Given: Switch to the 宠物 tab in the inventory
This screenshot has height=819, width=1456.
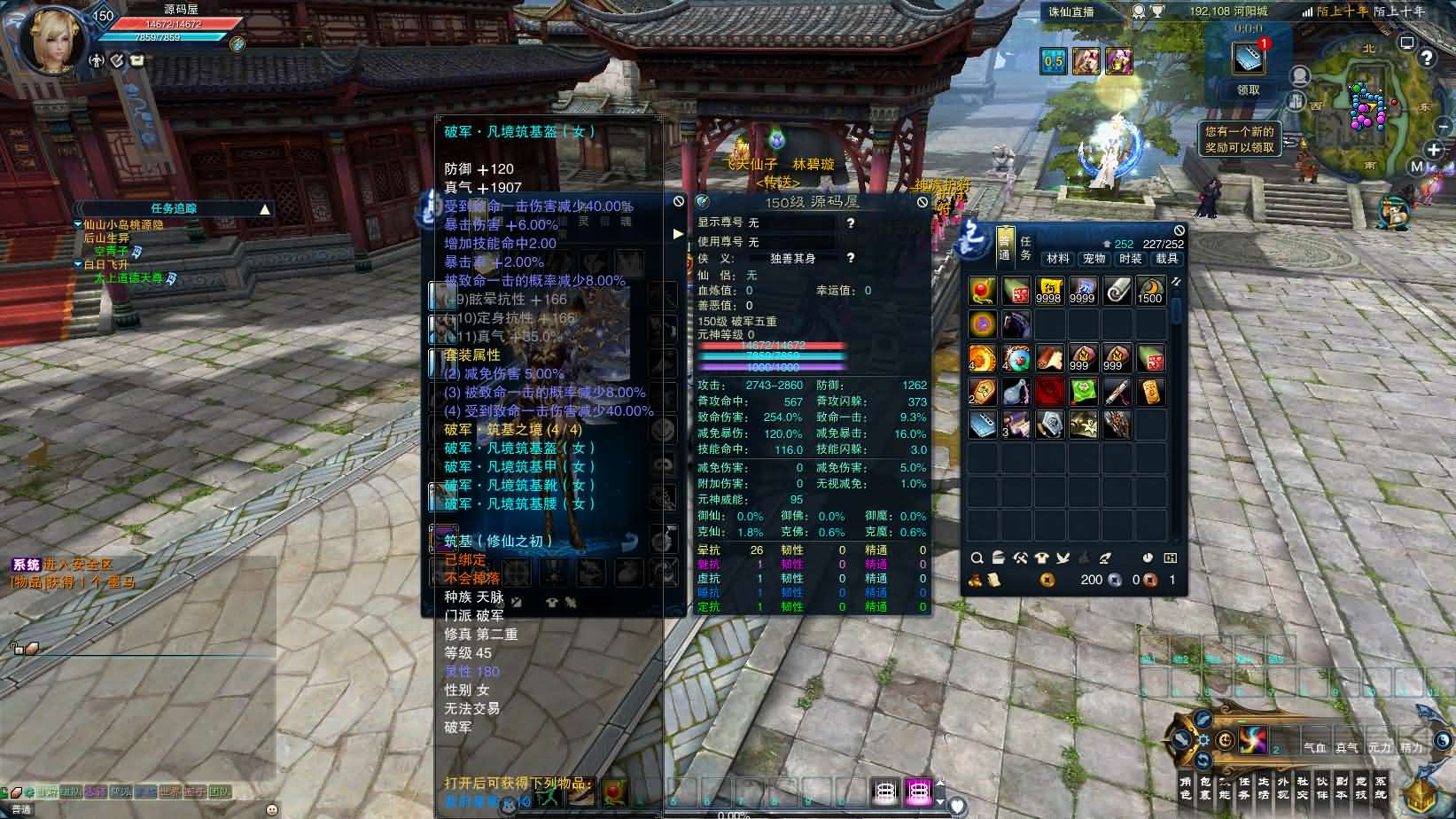Looking at the screenshot, I should pos(1094,260).
